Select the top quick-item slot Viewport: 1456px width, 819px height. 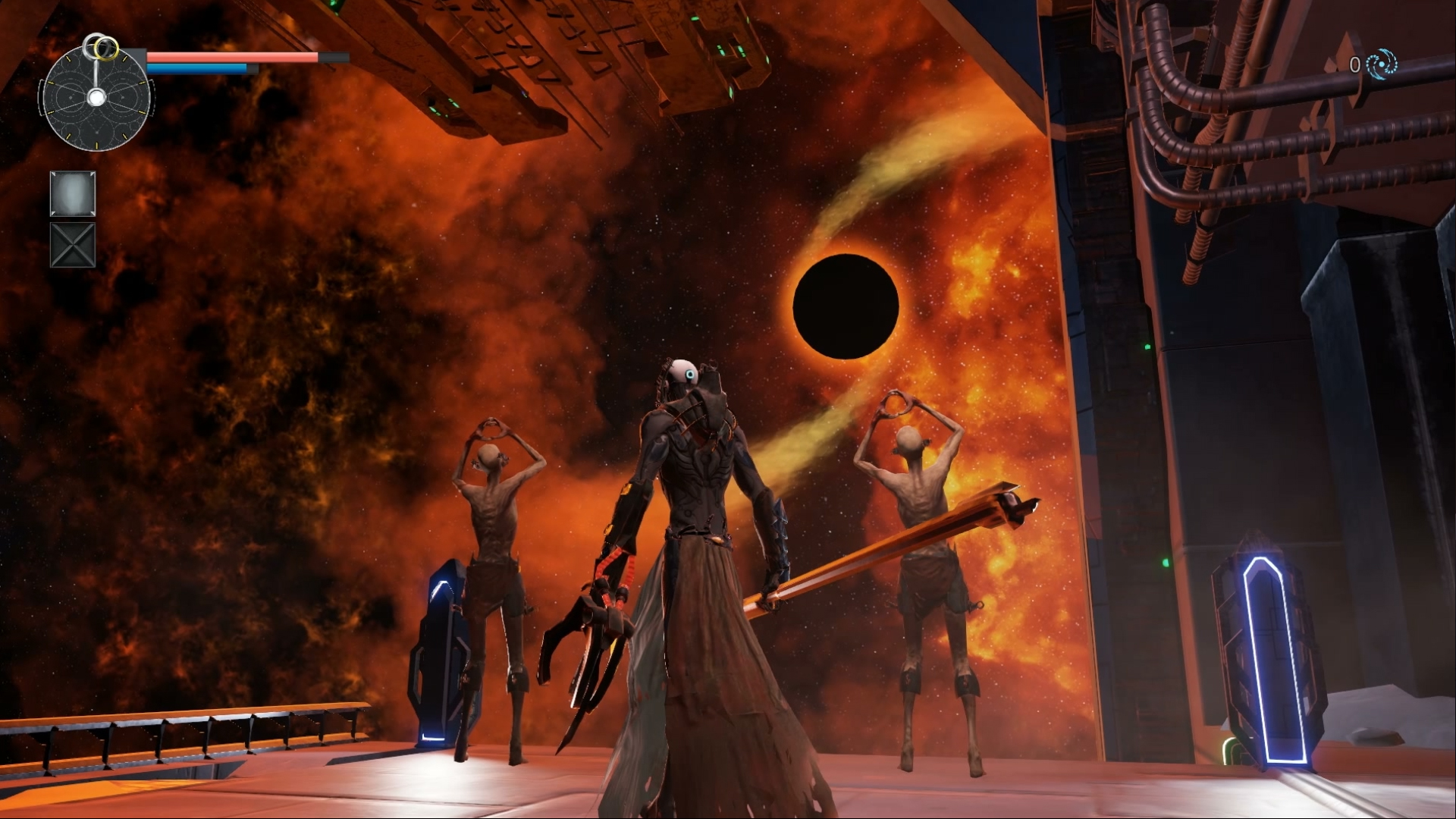pos(73,192)
